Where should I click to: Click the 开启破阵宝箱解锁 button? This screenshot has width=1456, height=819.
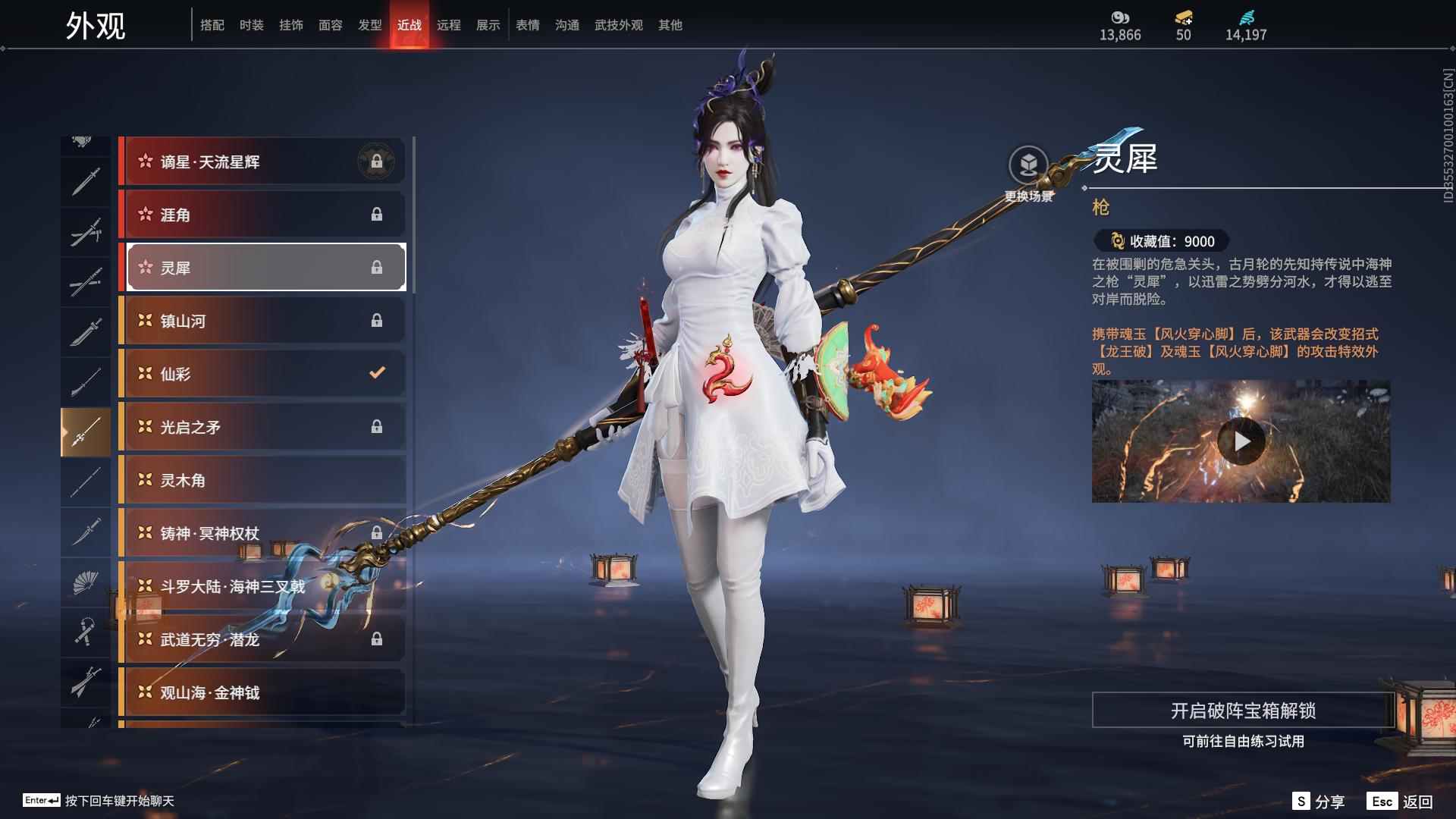pyautogui.click(x=1243, y=711)
